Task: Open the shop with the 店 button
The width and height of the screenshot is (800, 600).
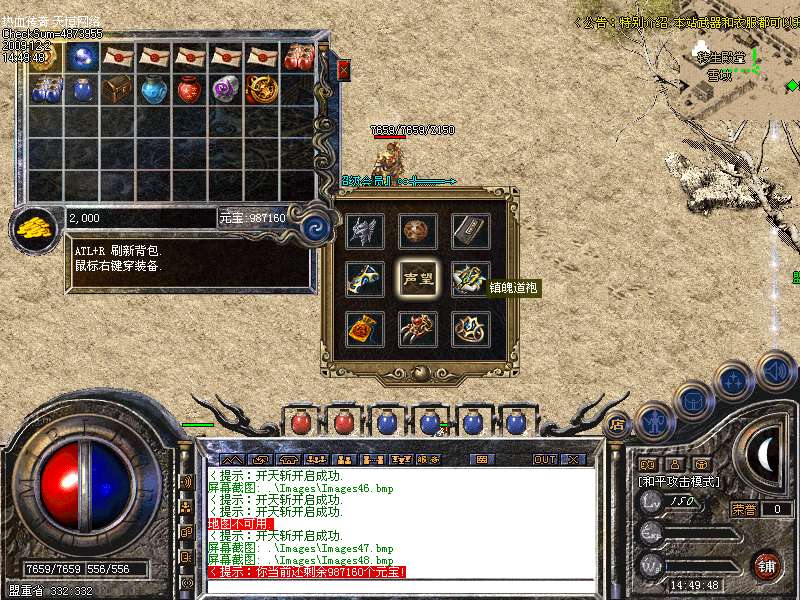Action: click(617, 423)
